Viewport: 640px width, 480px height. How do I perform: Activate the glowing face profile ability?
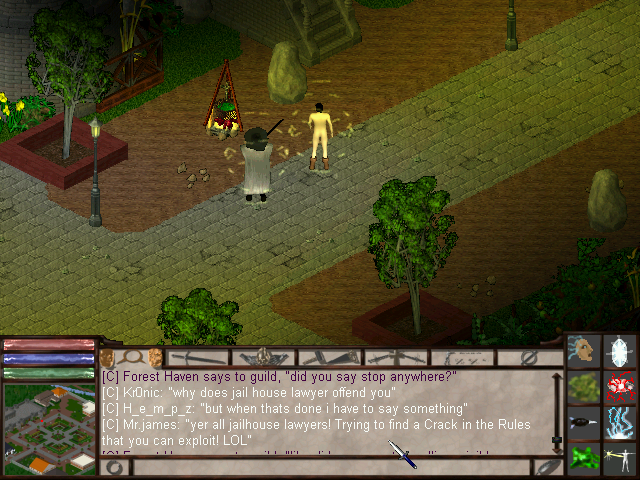pyautogui.click(x=584, y=352)
